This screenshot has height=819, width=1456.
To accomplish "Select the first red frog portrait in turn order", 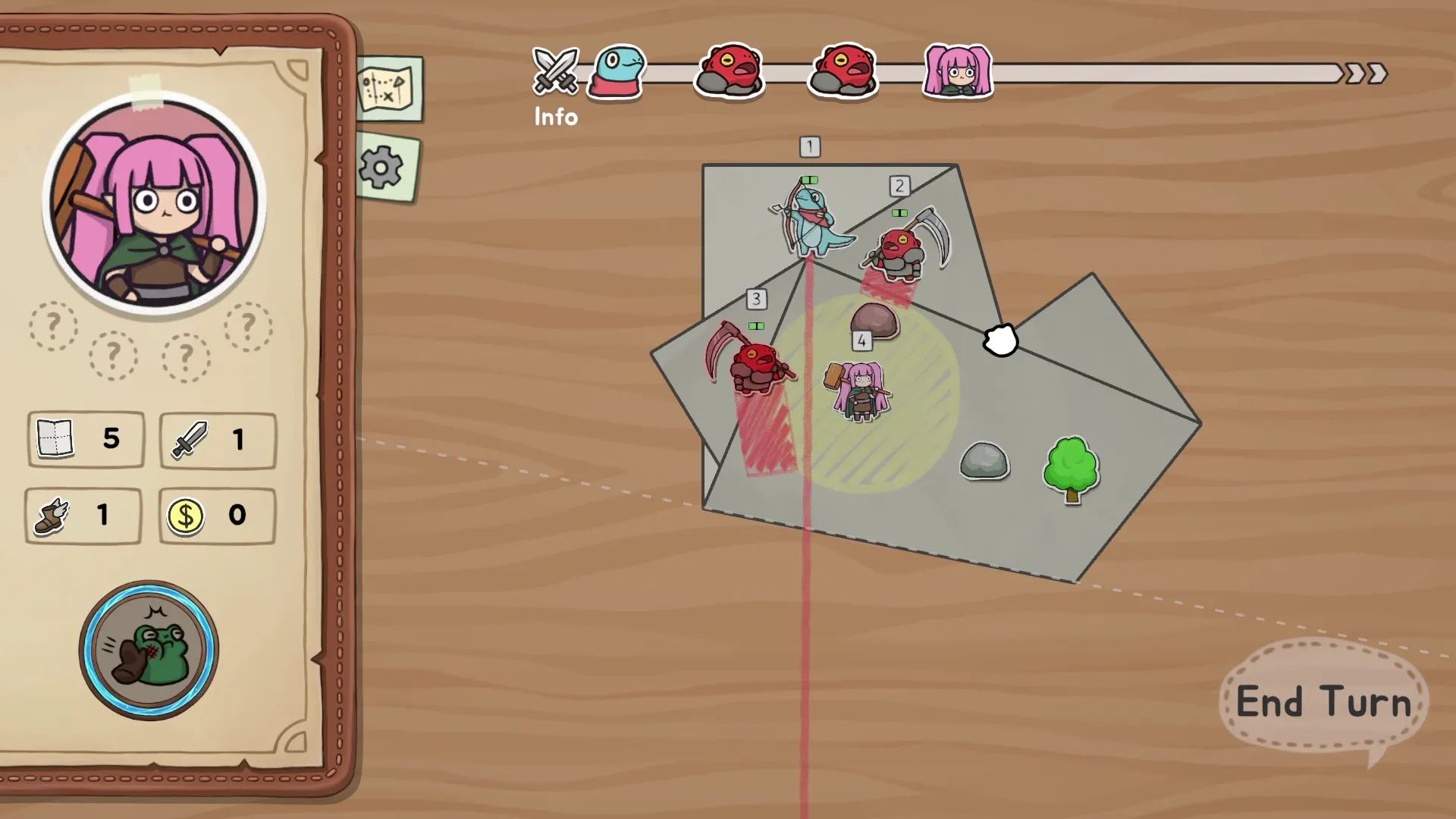I will point(729,72).
